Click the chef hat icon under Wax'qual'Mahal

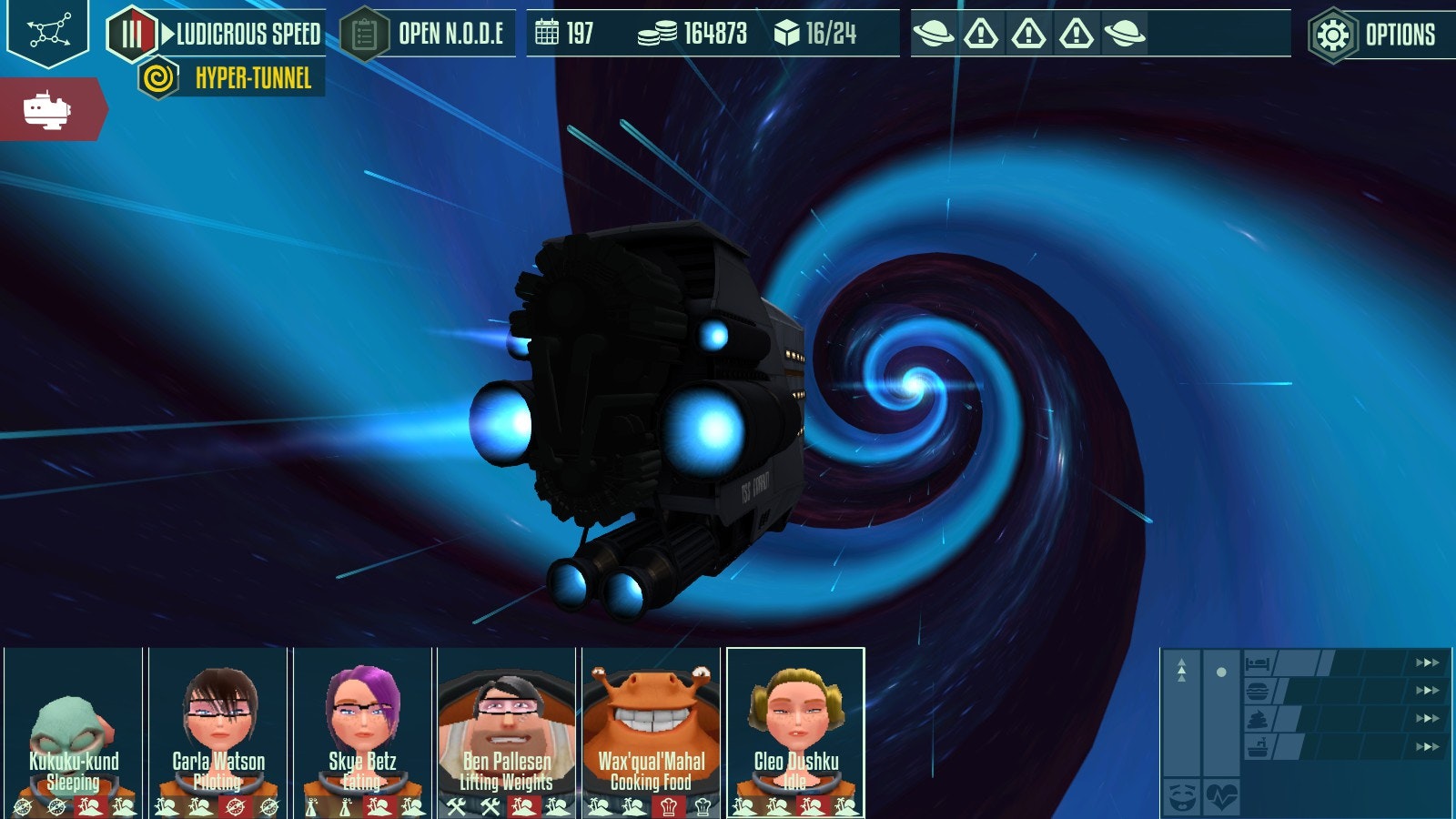(669, 808)
